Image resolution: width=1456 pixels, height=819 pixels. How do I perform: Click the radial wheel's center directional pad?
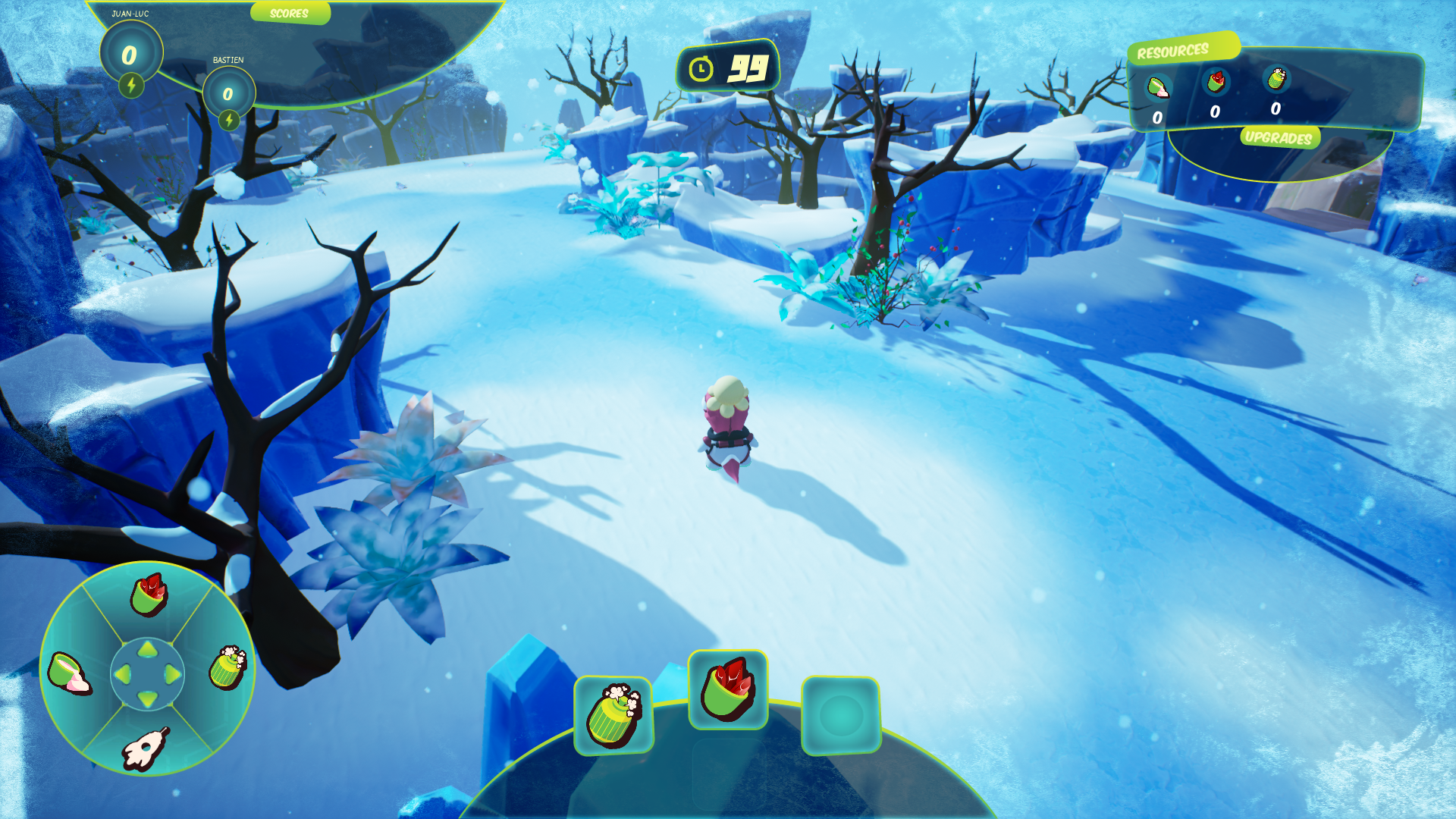coord(147,673)
